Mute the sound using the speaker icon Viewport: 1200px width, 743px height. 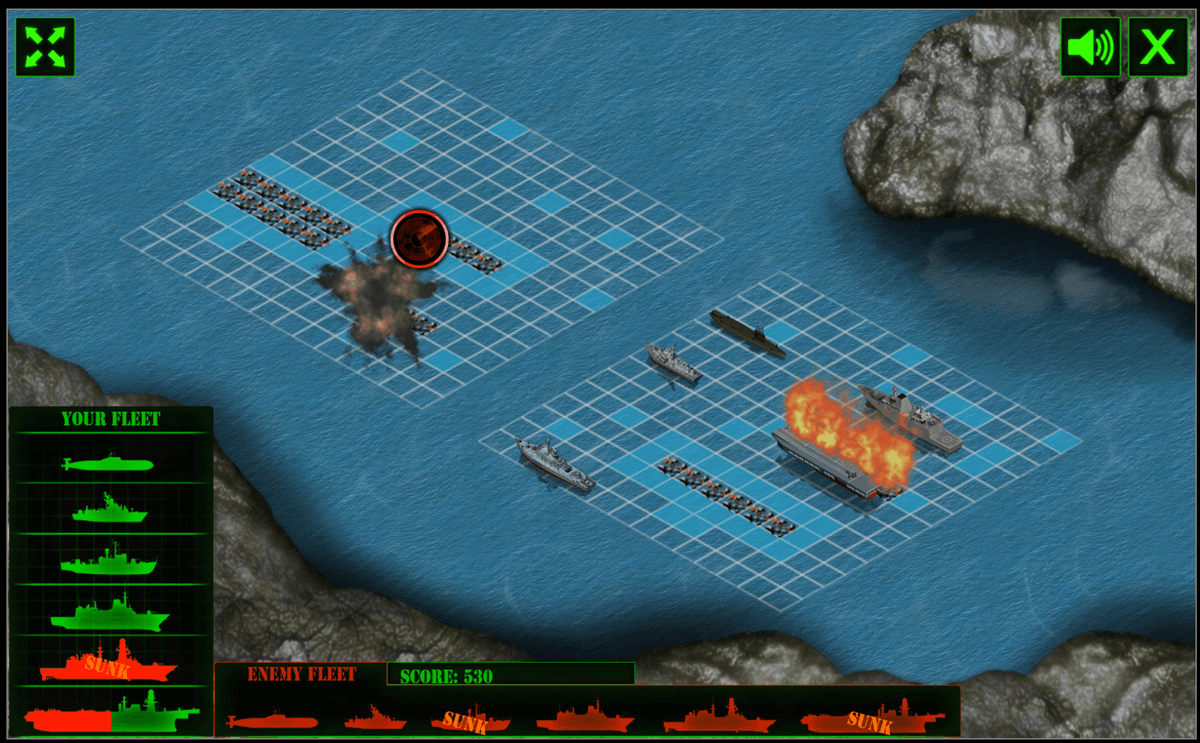pyautogui.click(x=1090, y=47)
